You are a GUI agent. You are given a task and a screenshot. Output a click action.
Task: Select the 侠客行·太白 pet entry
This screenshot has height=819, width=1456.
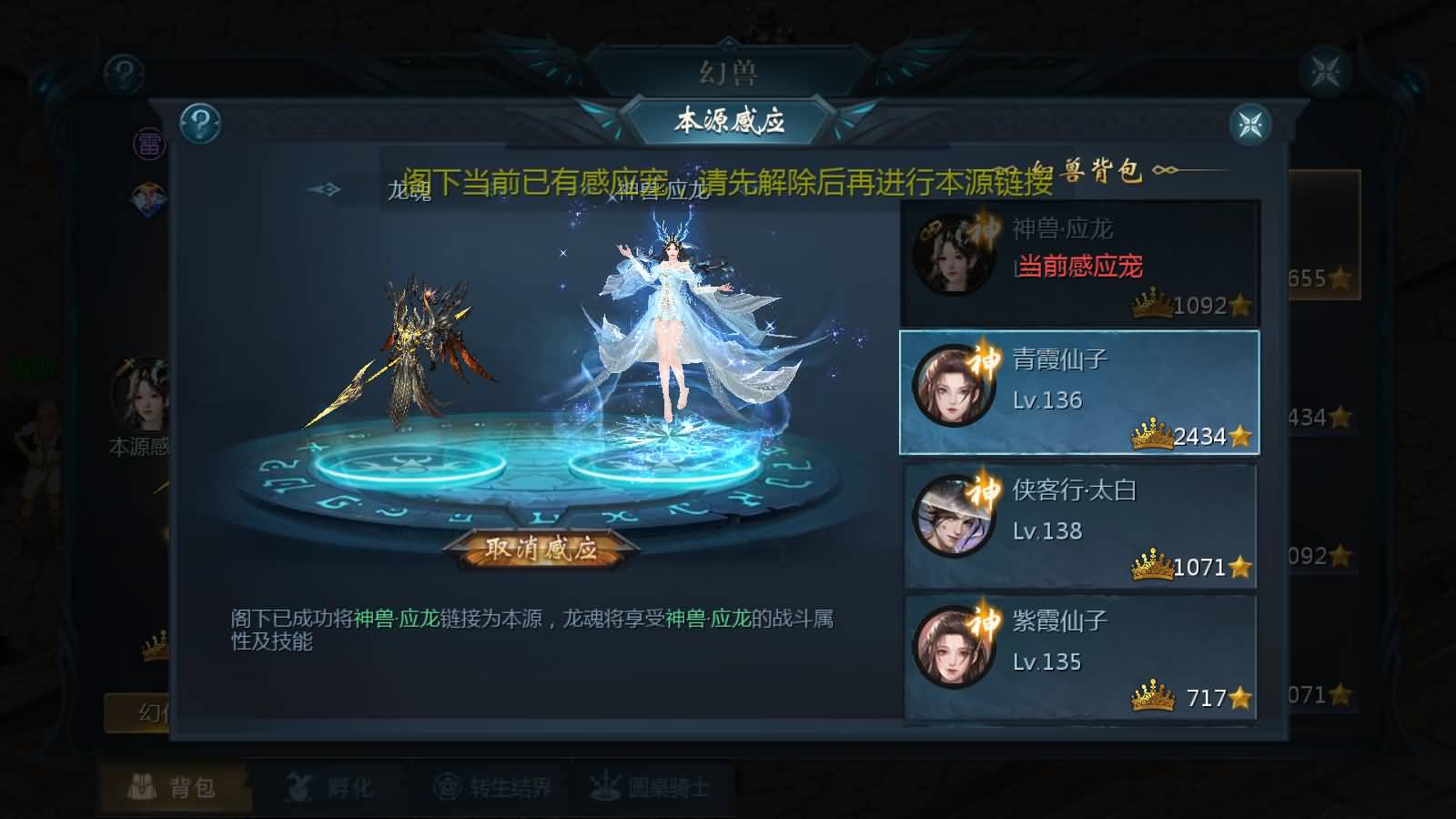[x=1078, y=523]
